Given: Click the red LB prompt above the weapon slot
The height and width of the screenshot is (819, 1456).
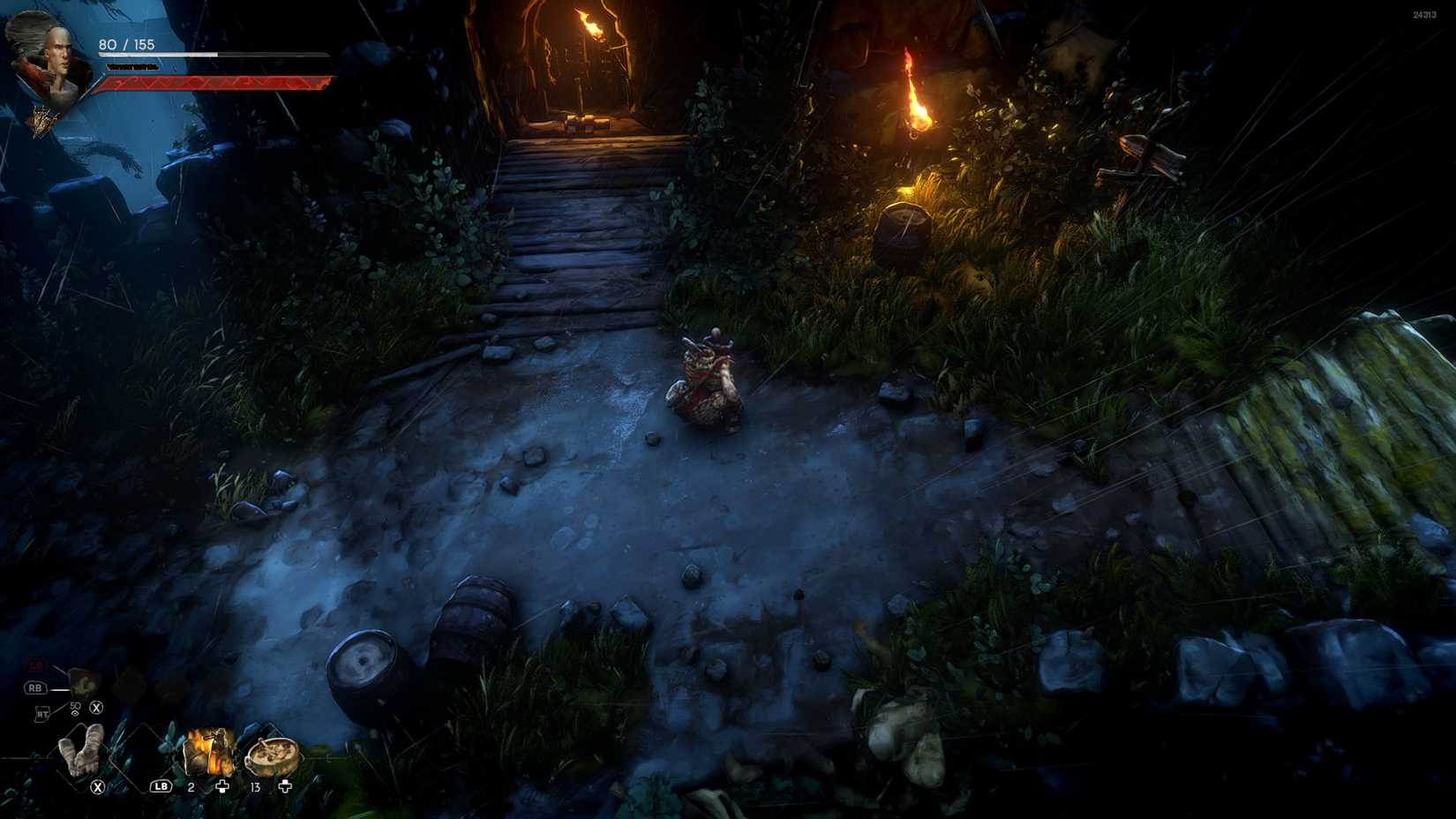Looking at the screenshot, I should click(34, 665).
